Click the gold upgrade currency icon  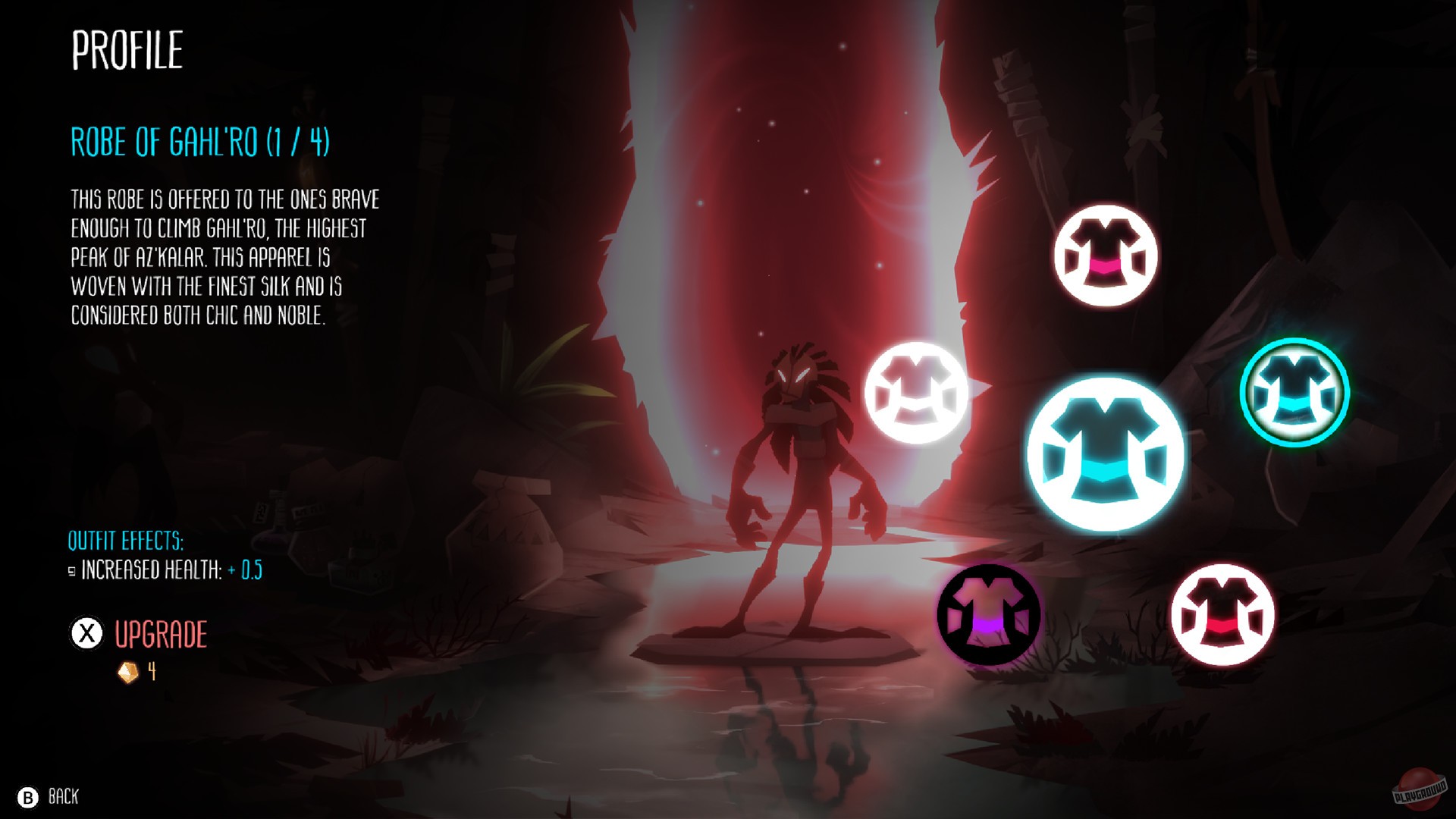(127, 672)
